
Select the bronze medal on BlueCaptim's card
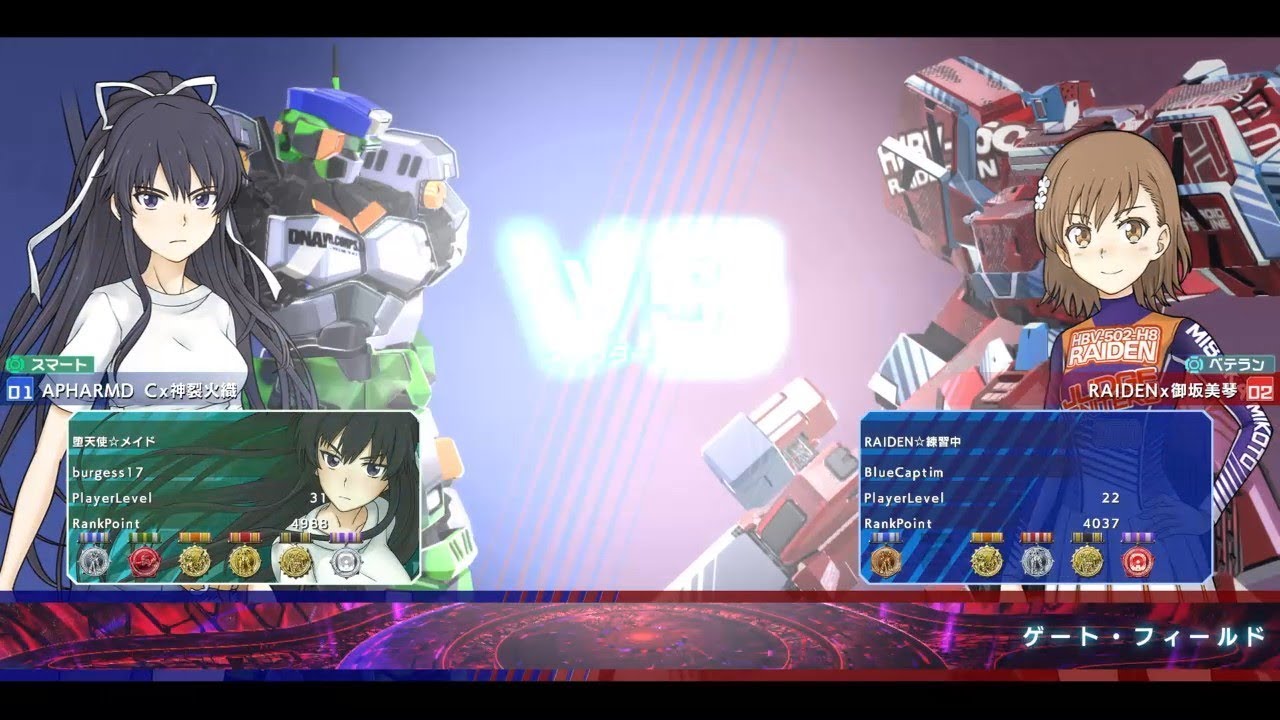[x=885, y=560]
